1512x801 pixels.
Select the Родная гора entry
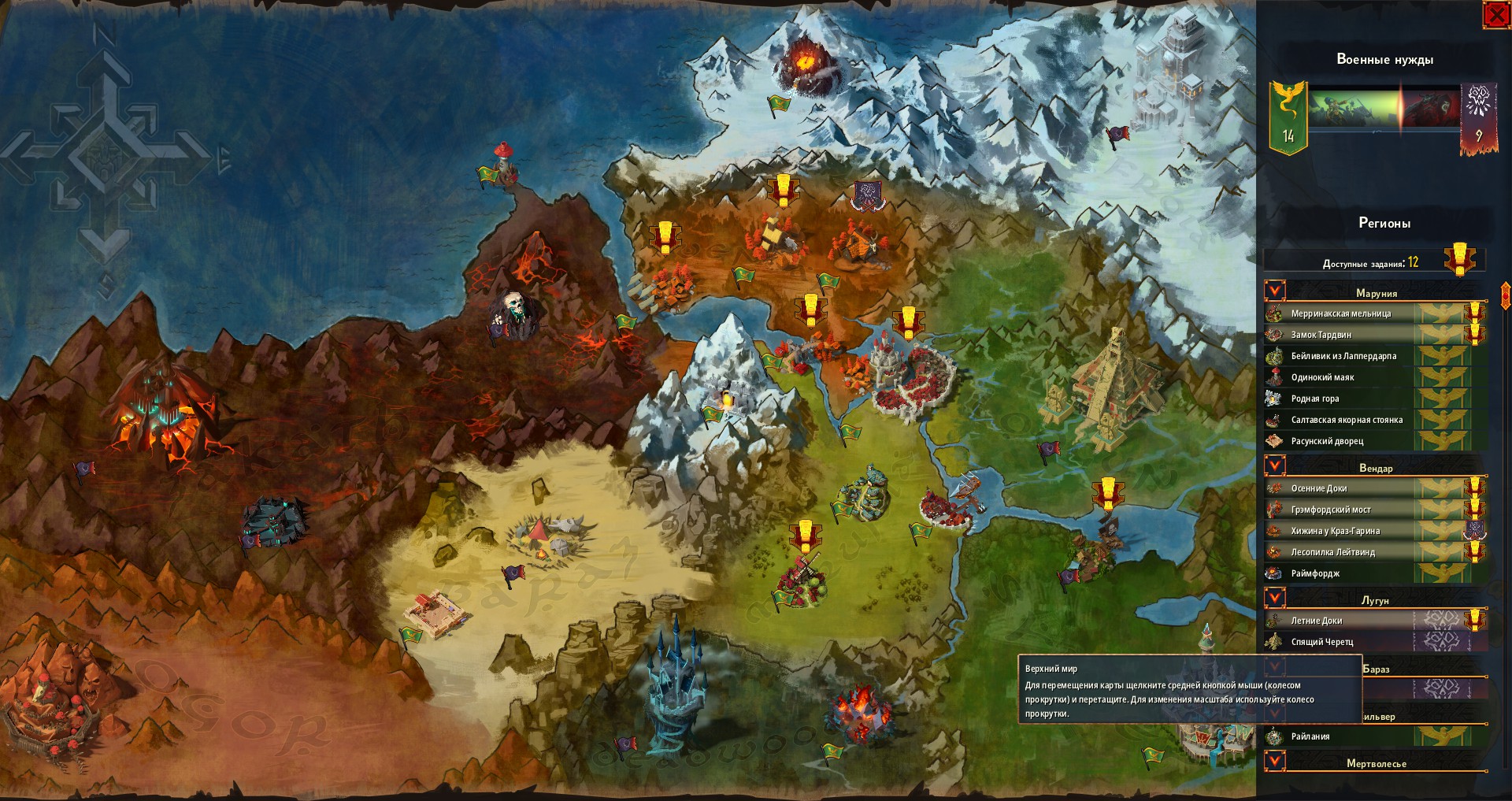pos(1314,399)
